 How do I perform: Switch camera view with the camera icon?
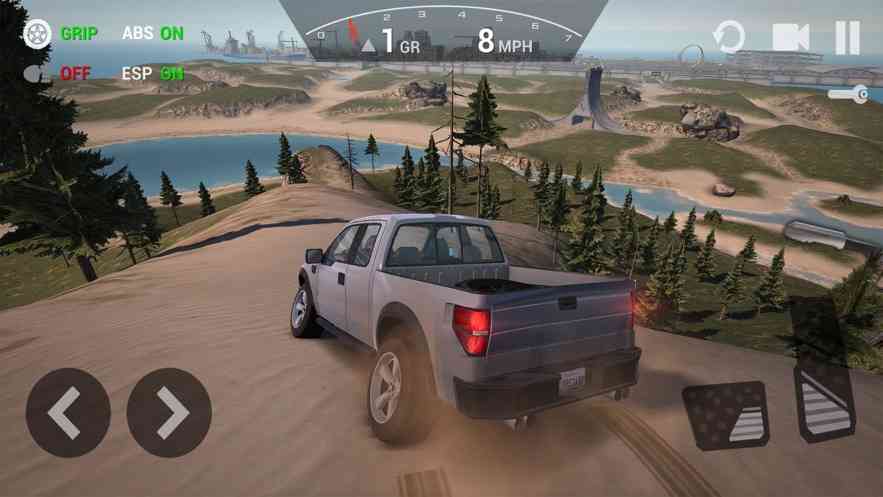coord(790,38)
